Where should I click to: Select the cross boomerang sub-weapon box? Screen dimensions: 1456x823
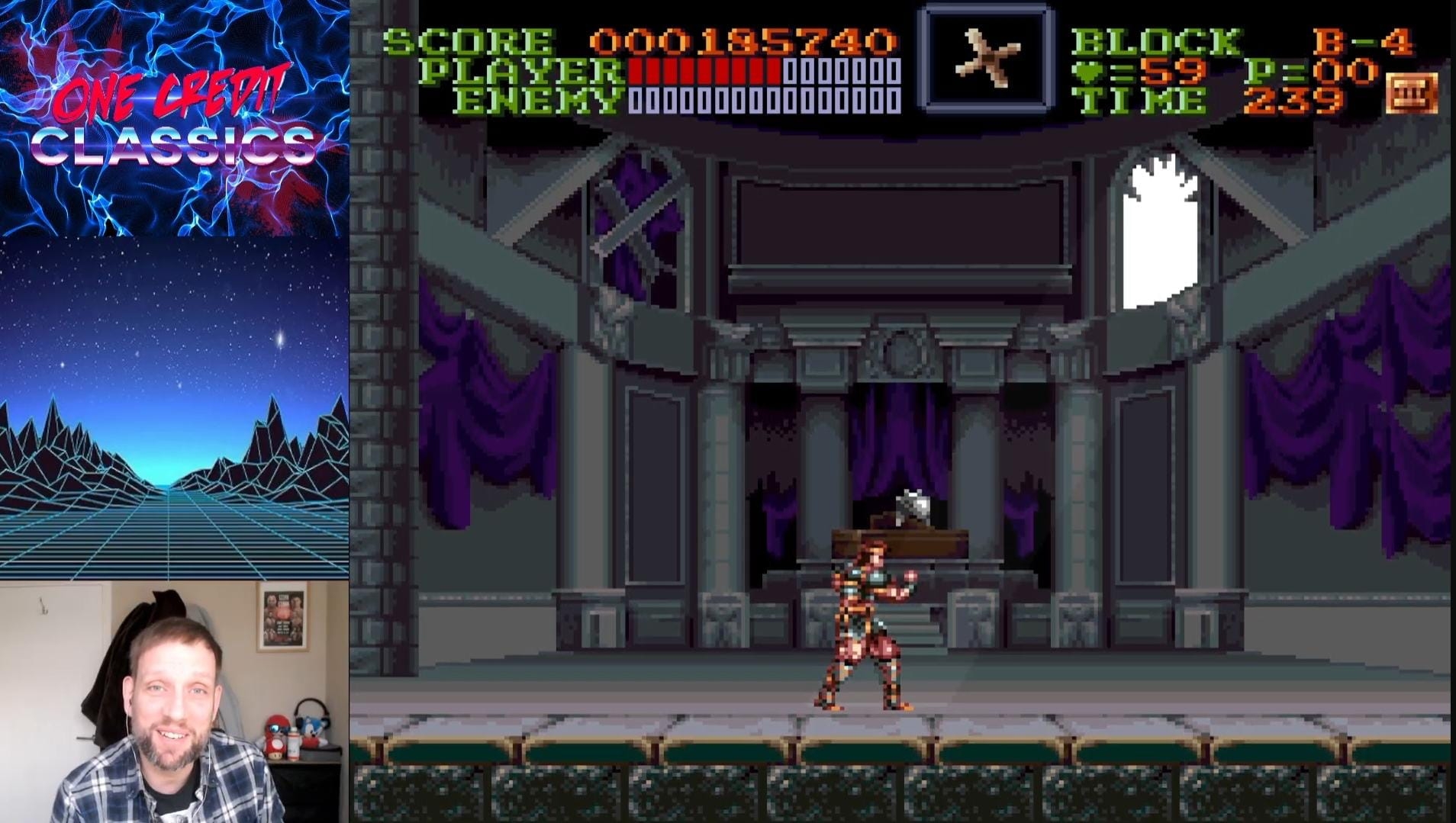[x=986, y=57]
